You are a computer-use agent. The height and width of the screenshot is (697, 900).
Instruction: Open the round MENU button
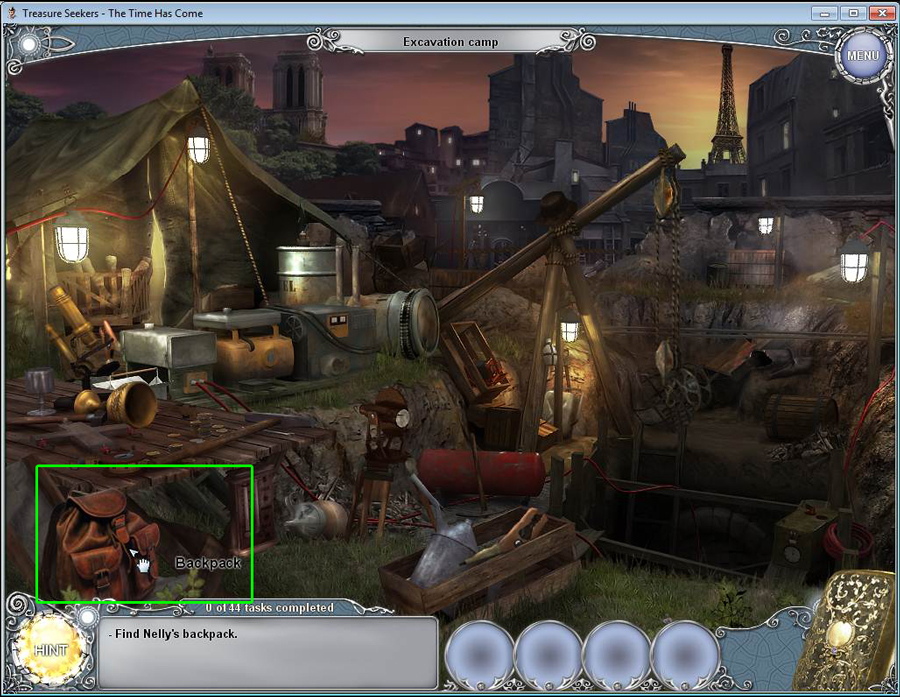coord(862,56)
